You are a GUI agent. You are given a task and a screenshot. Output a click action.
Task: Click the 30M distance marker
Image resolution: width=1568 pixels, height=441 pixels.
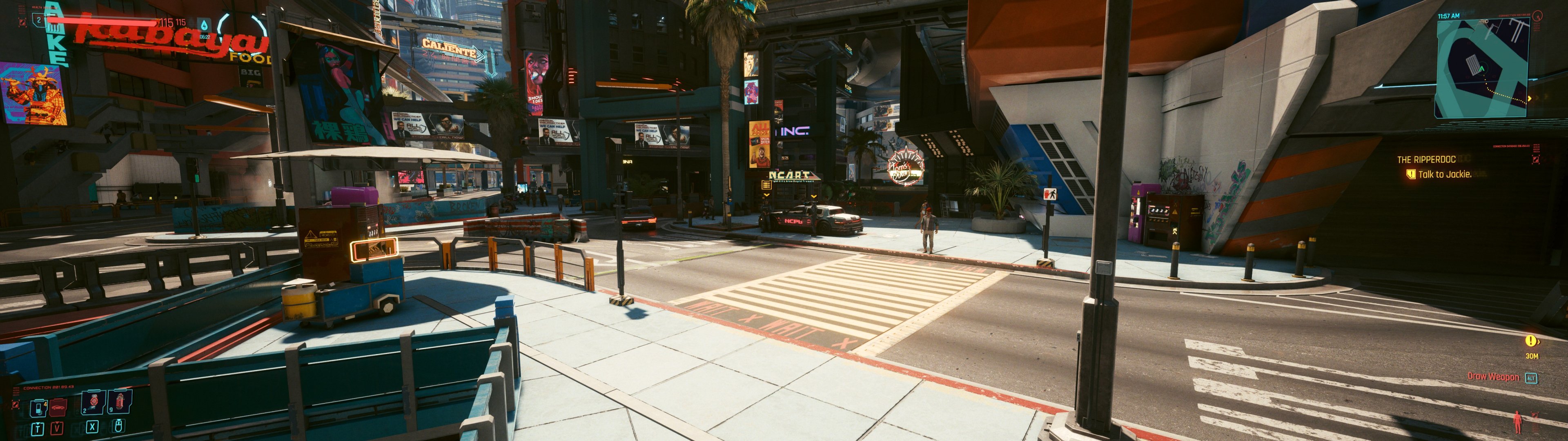coord(1532,356)
